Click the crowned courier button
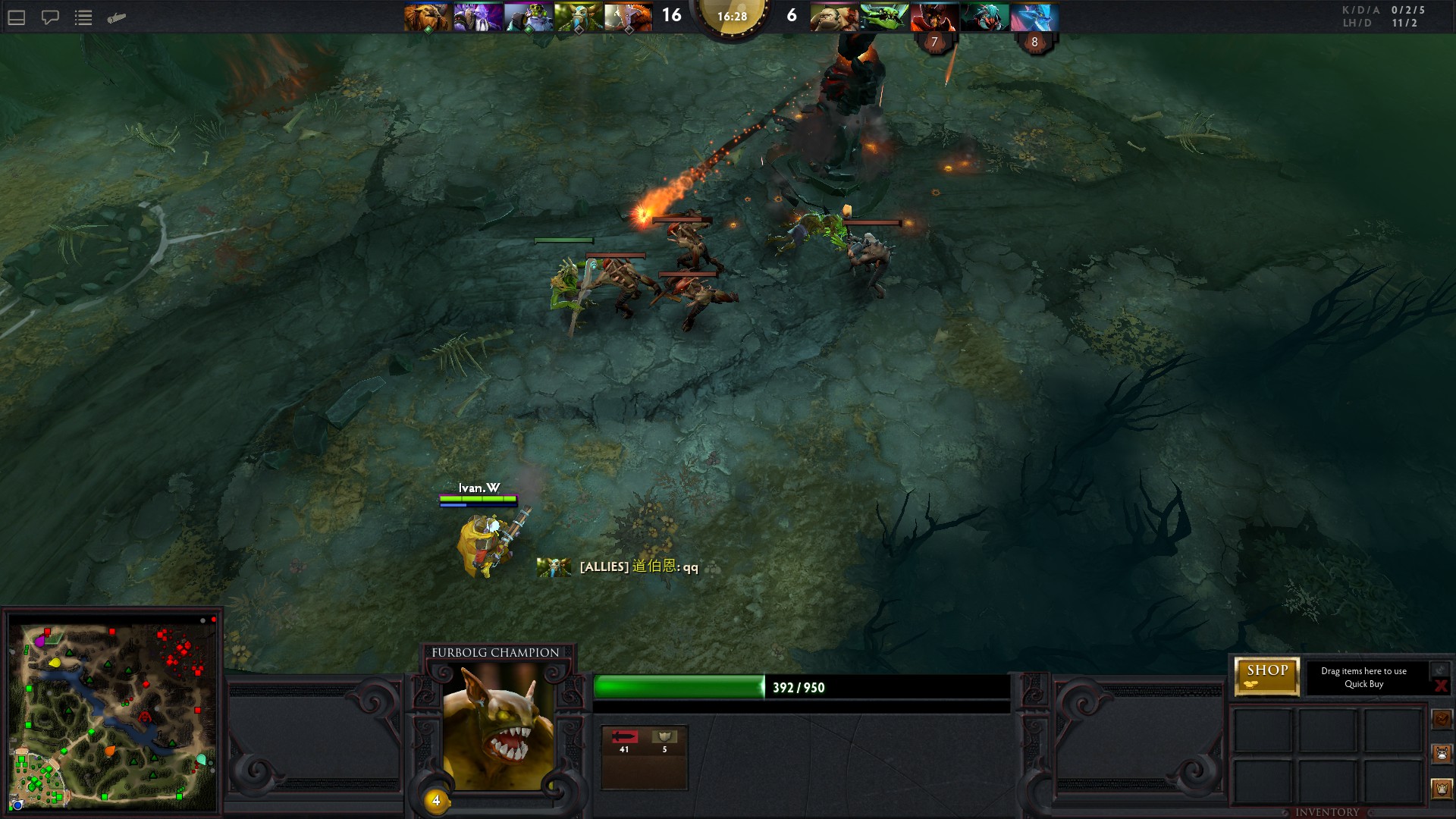 (x=1442, y=788)
